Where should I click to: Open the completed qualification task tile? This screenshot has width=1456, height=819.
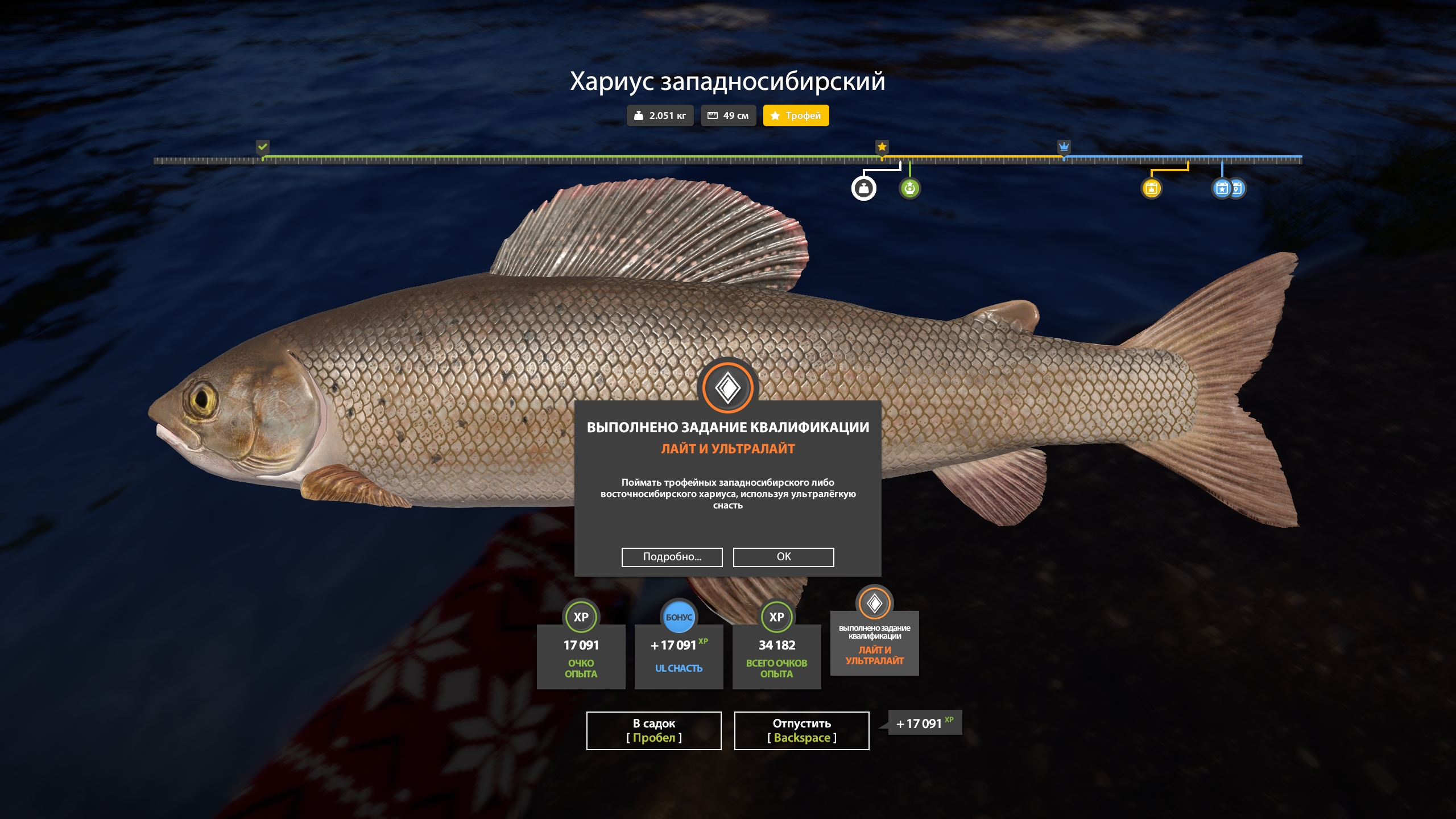[x=874, y=643]
